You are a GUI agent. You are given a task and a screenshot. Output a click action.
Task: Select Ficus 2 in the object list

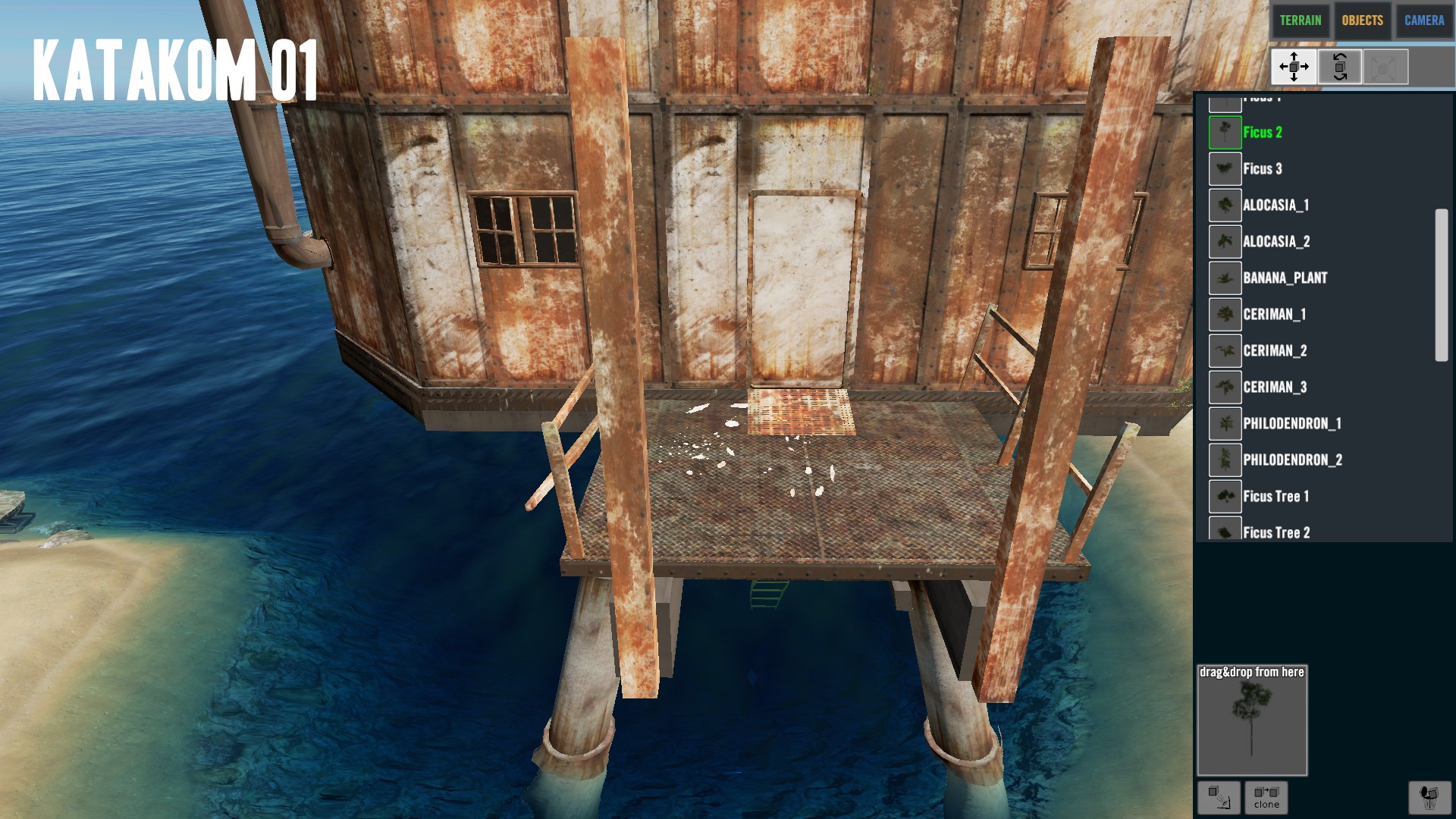point(1262,133)
